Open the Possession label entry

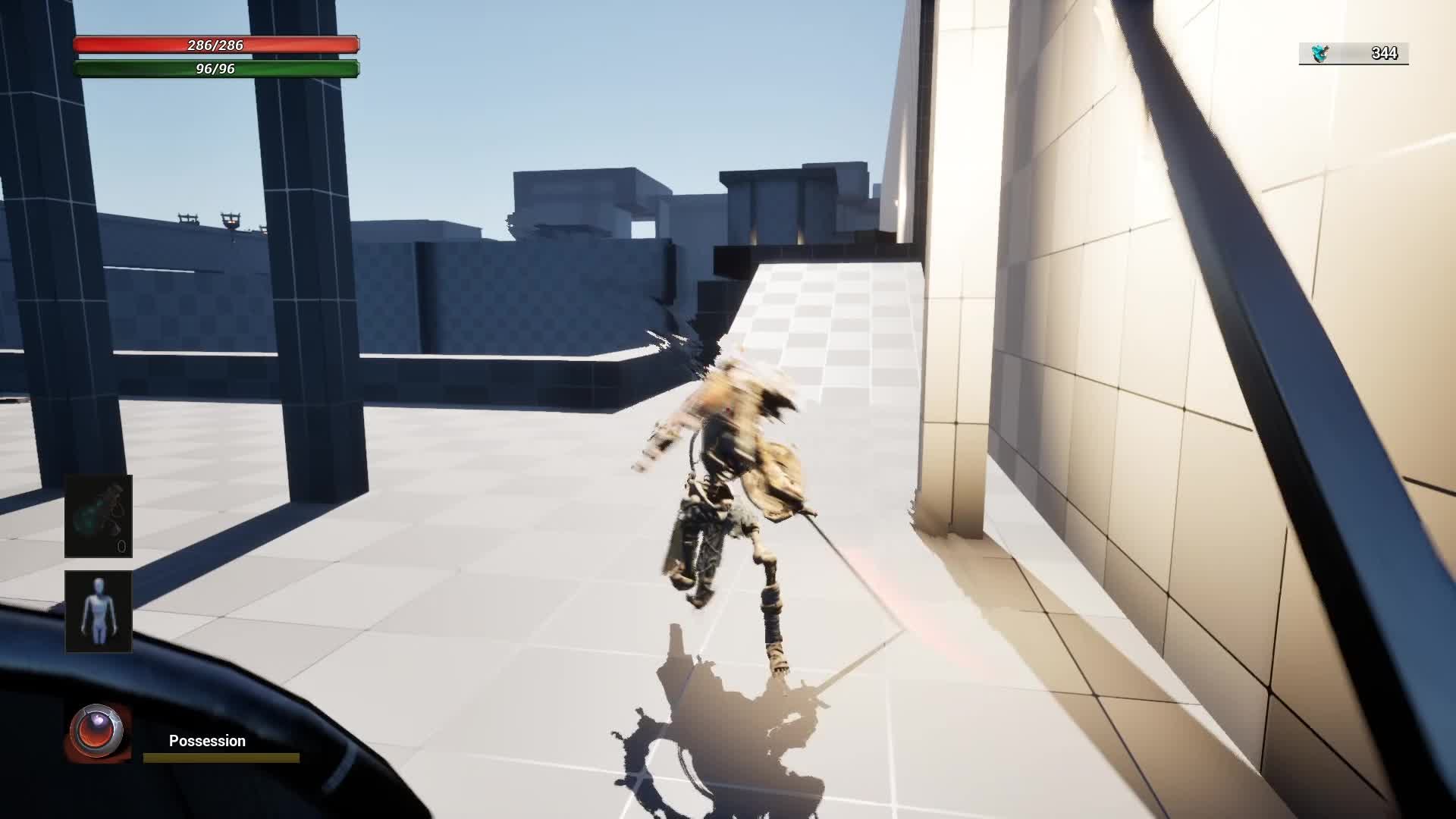[206, 741]
